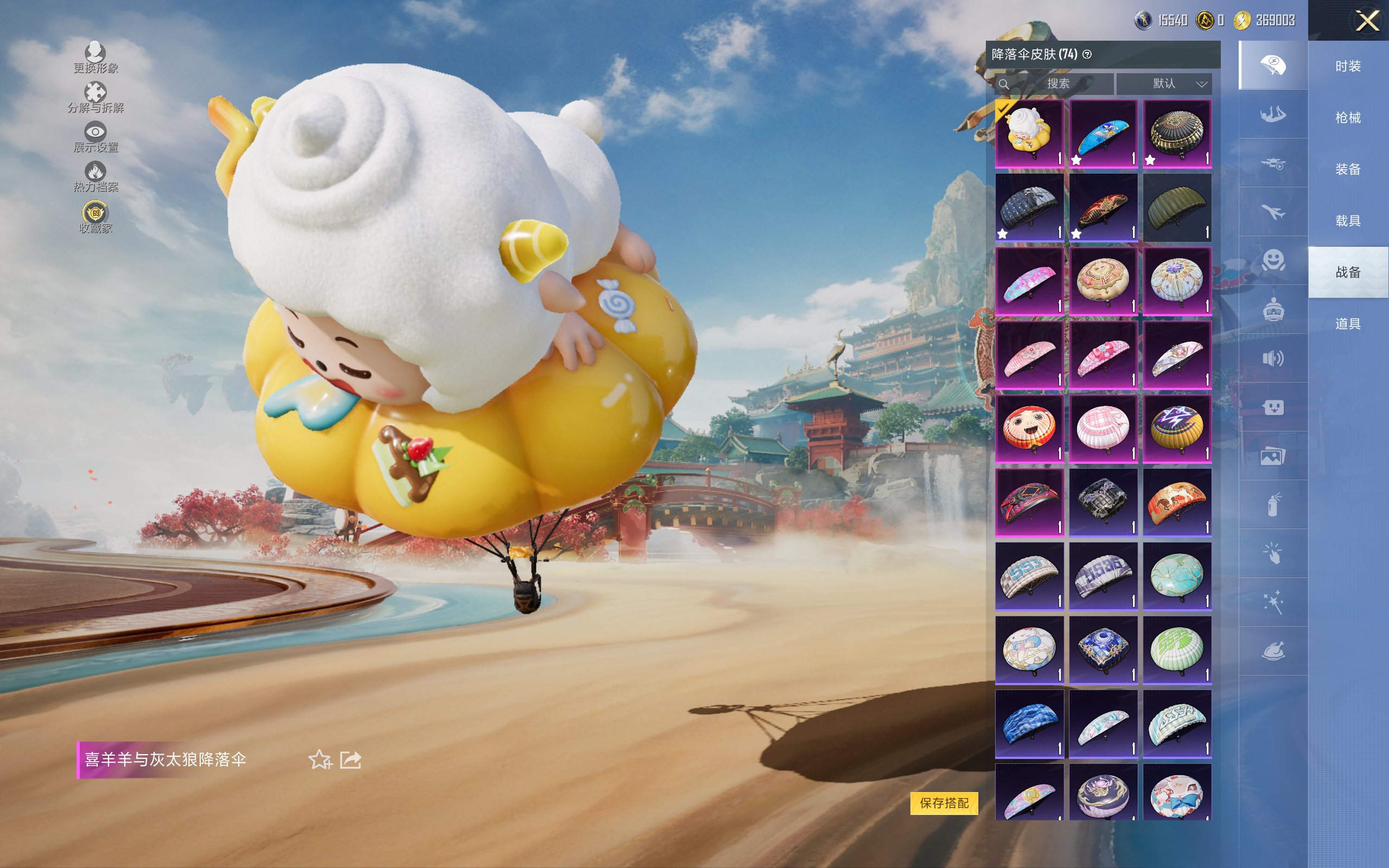Close the inventory screen with the X
Screen dimensions: 1389x868
pos(1367,21)
